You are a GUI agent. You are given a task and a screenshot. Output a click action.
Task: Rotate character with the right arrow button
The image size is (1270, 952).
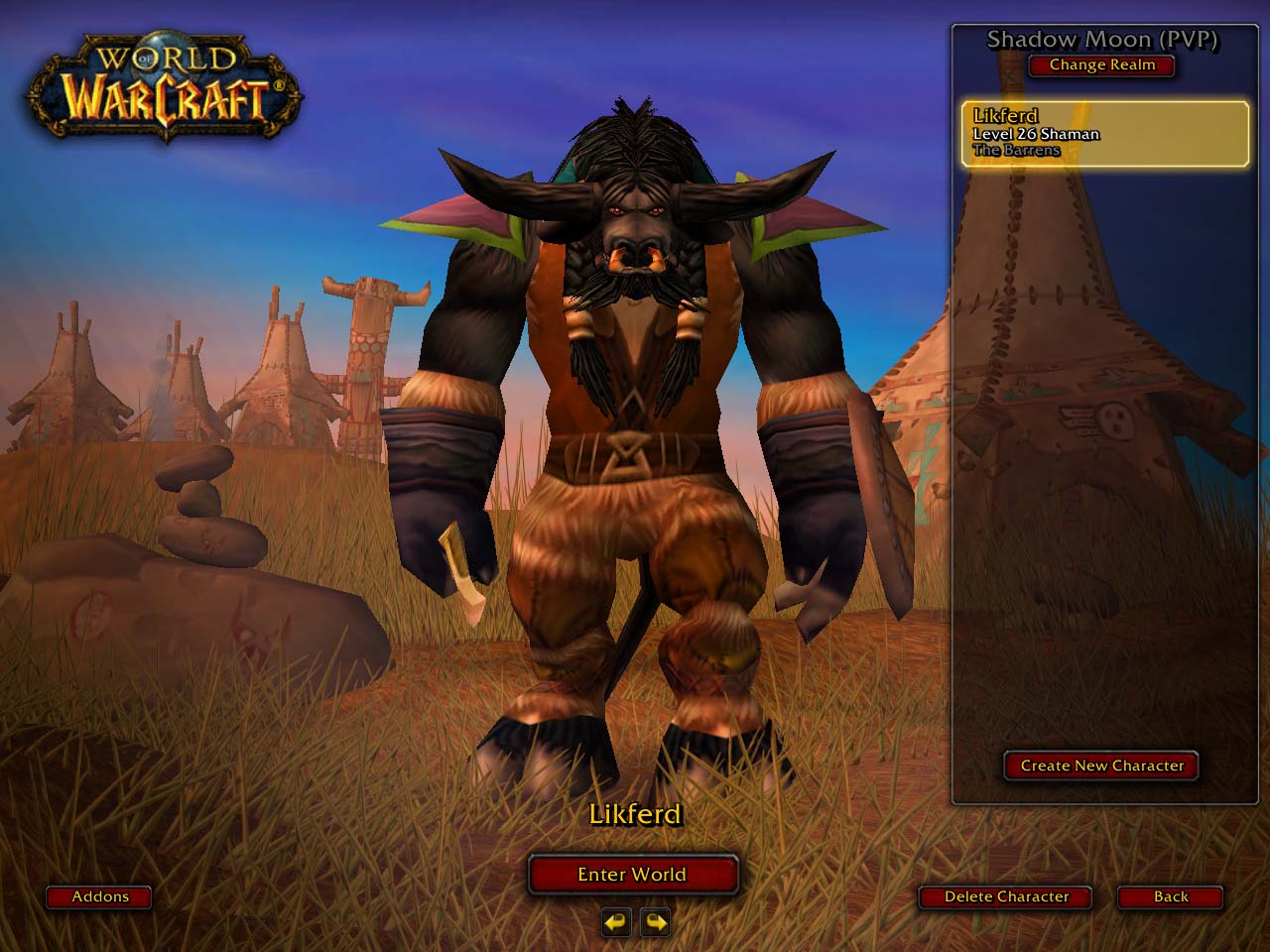(x=655, y=922)
